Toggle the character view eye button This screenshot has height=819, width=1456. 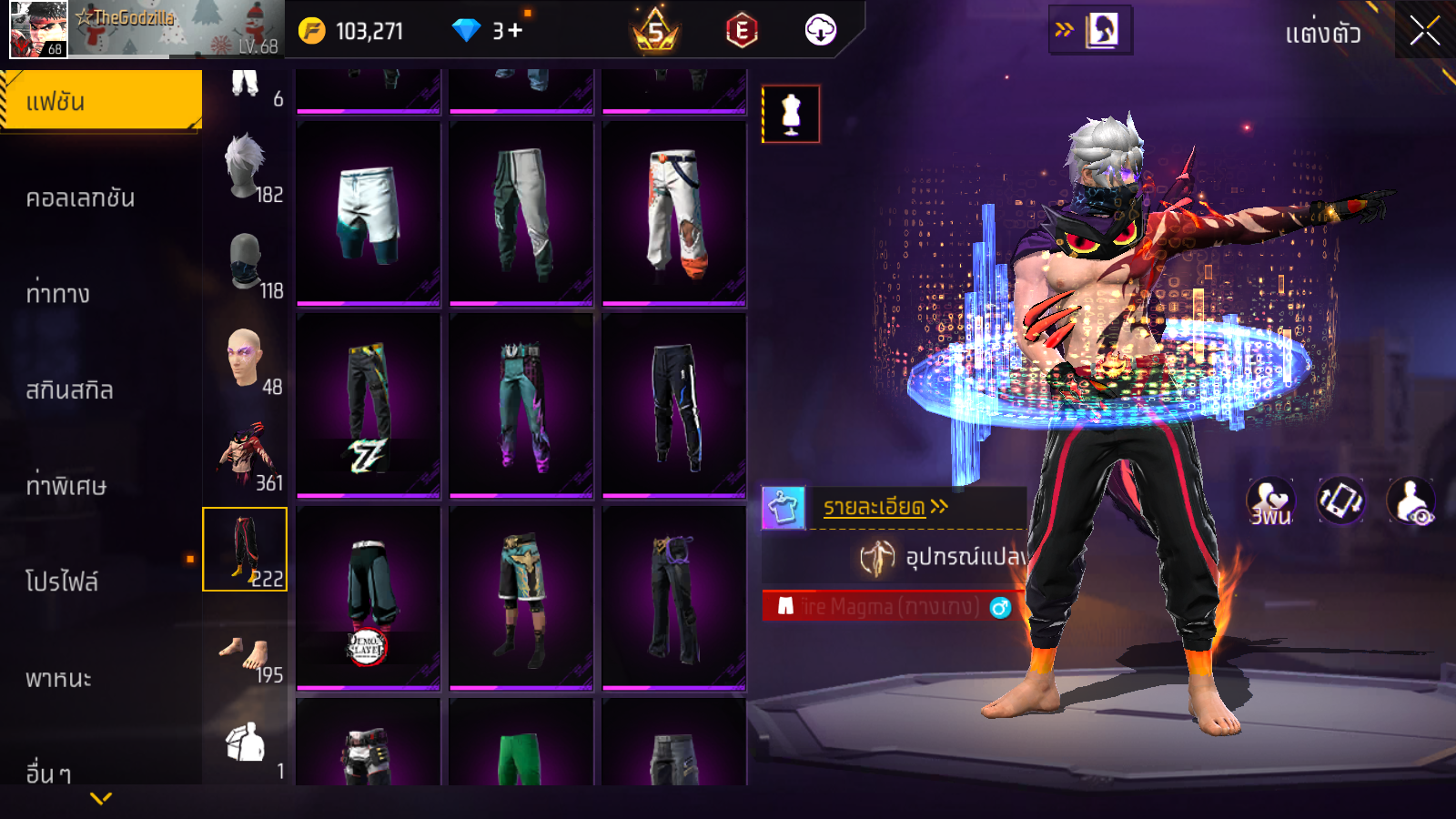click(x=1410, y=502)
